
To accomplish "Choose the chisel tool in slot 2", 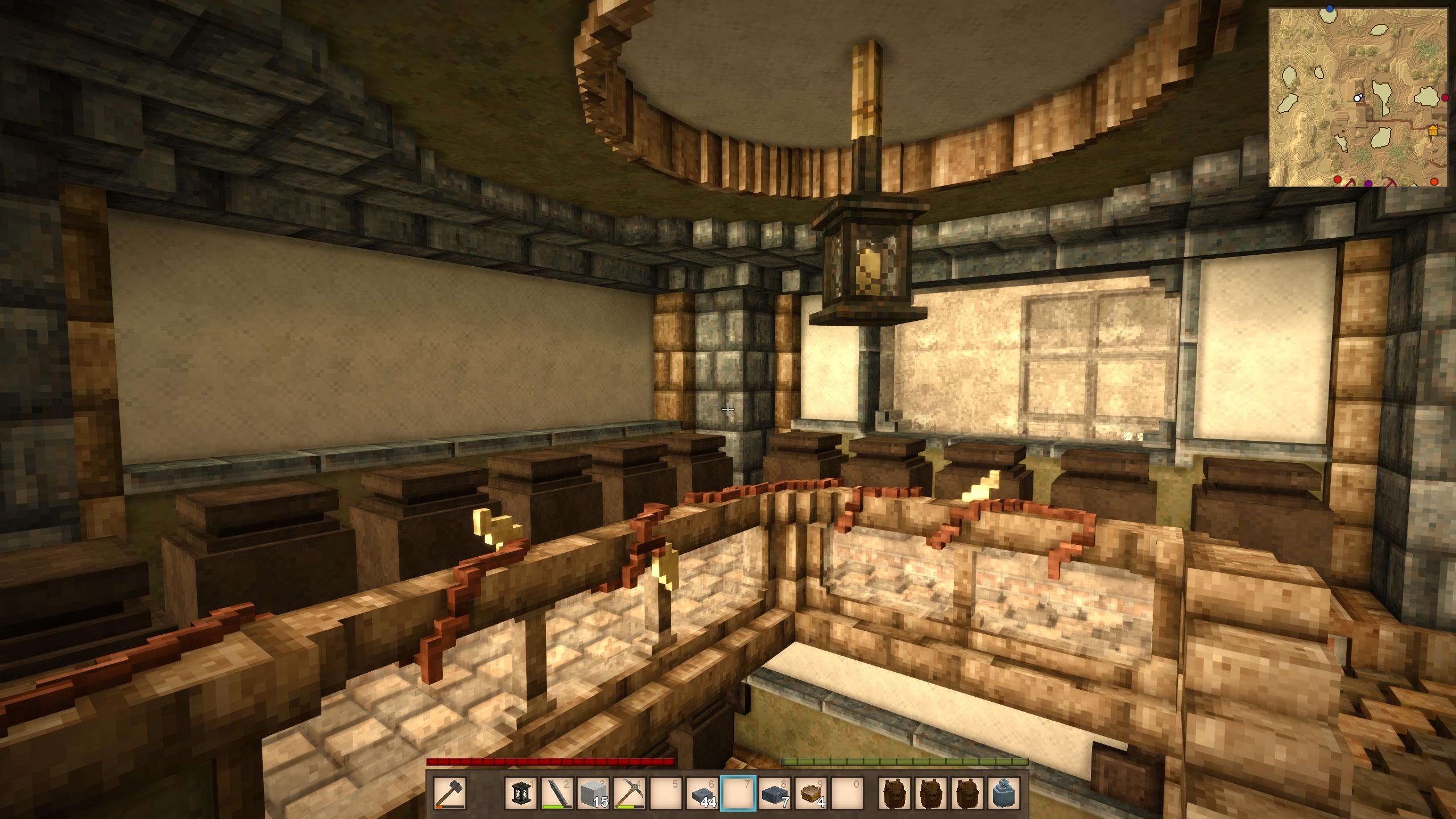I will click(557, 793).
